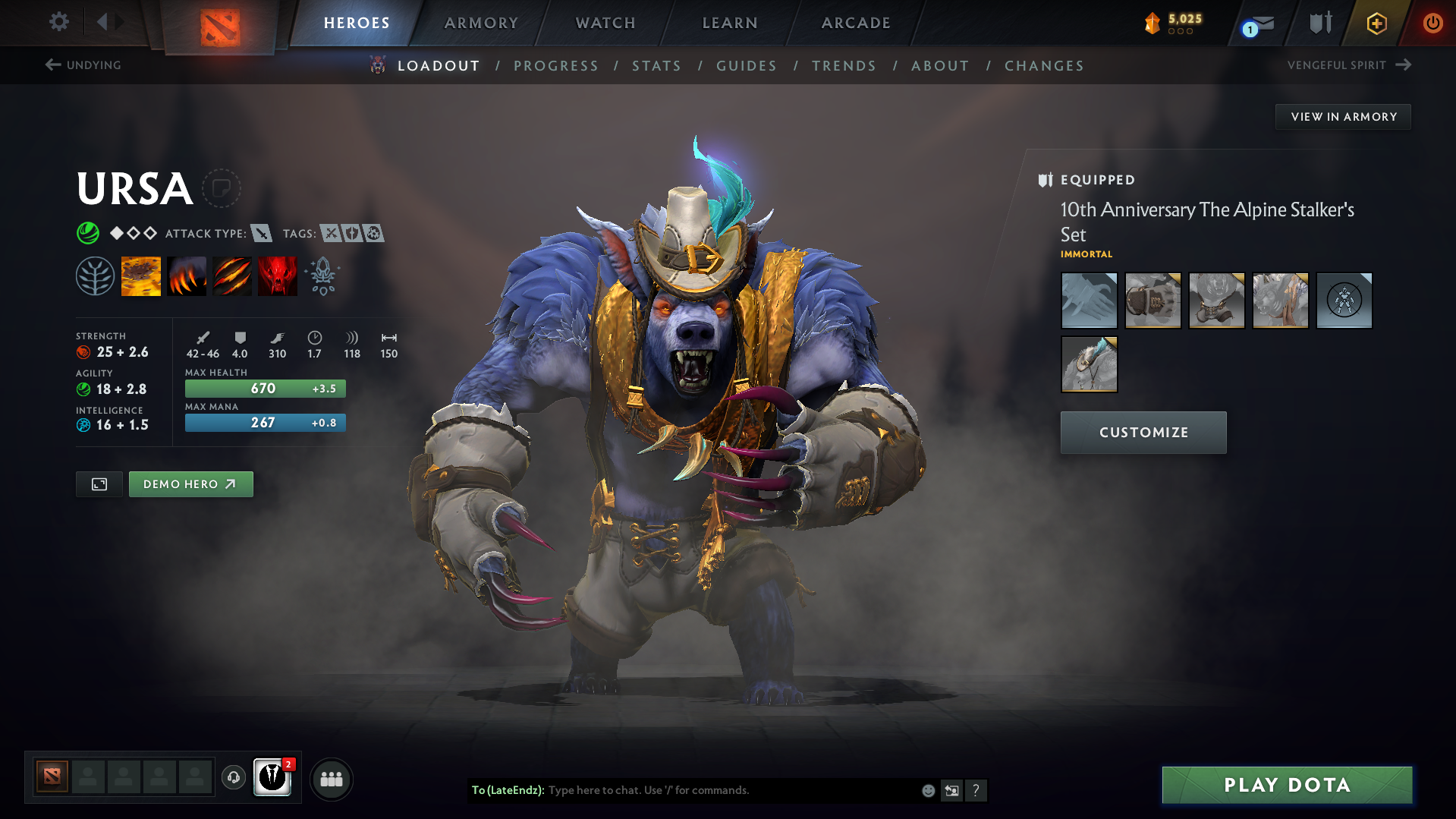Viewport: 1456px width, 819px height.
Task: Open the Guides section
Action: point(747,66)
